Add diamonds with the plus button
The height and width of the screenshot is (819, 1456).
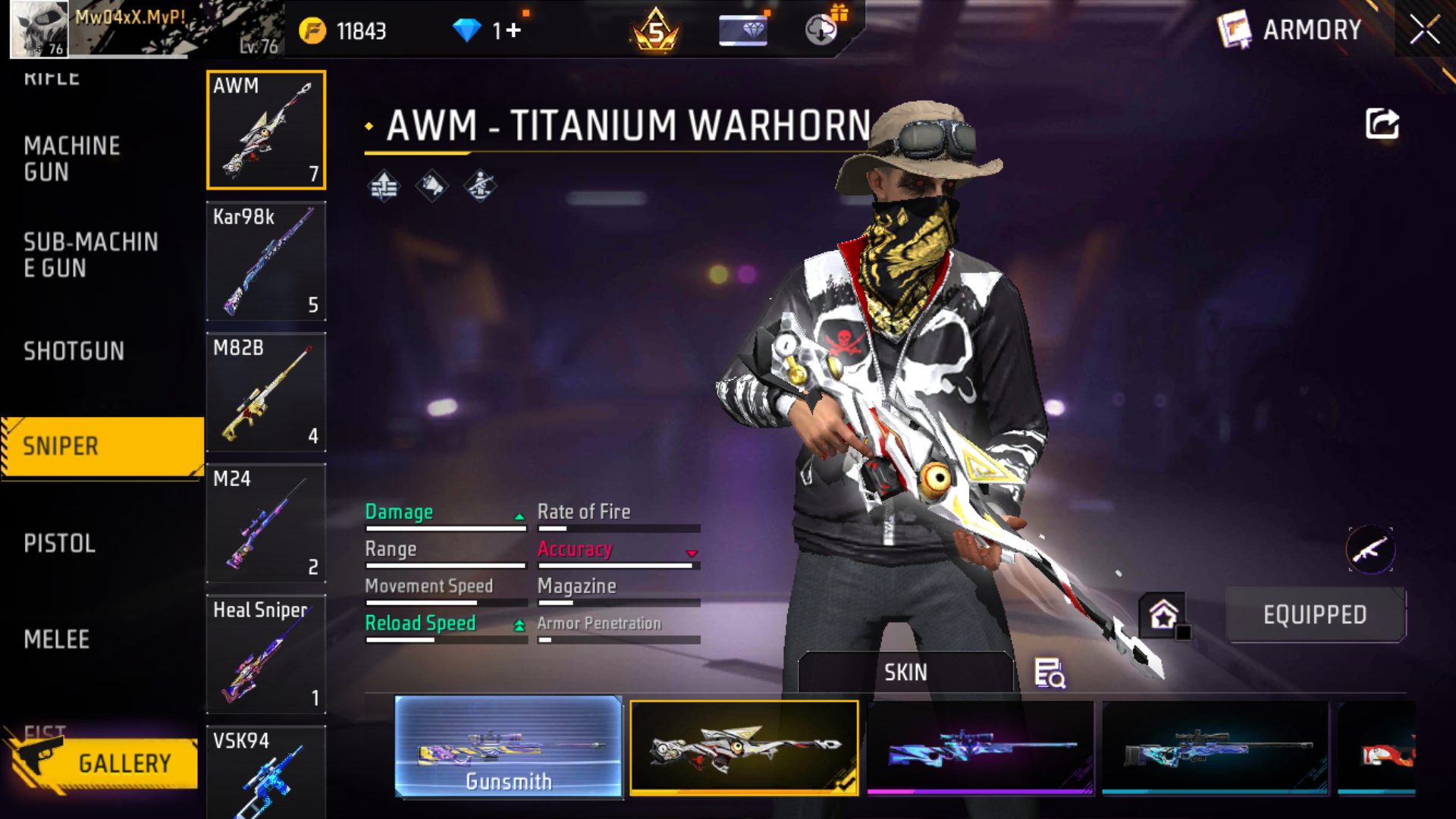(x=514, y=30)
